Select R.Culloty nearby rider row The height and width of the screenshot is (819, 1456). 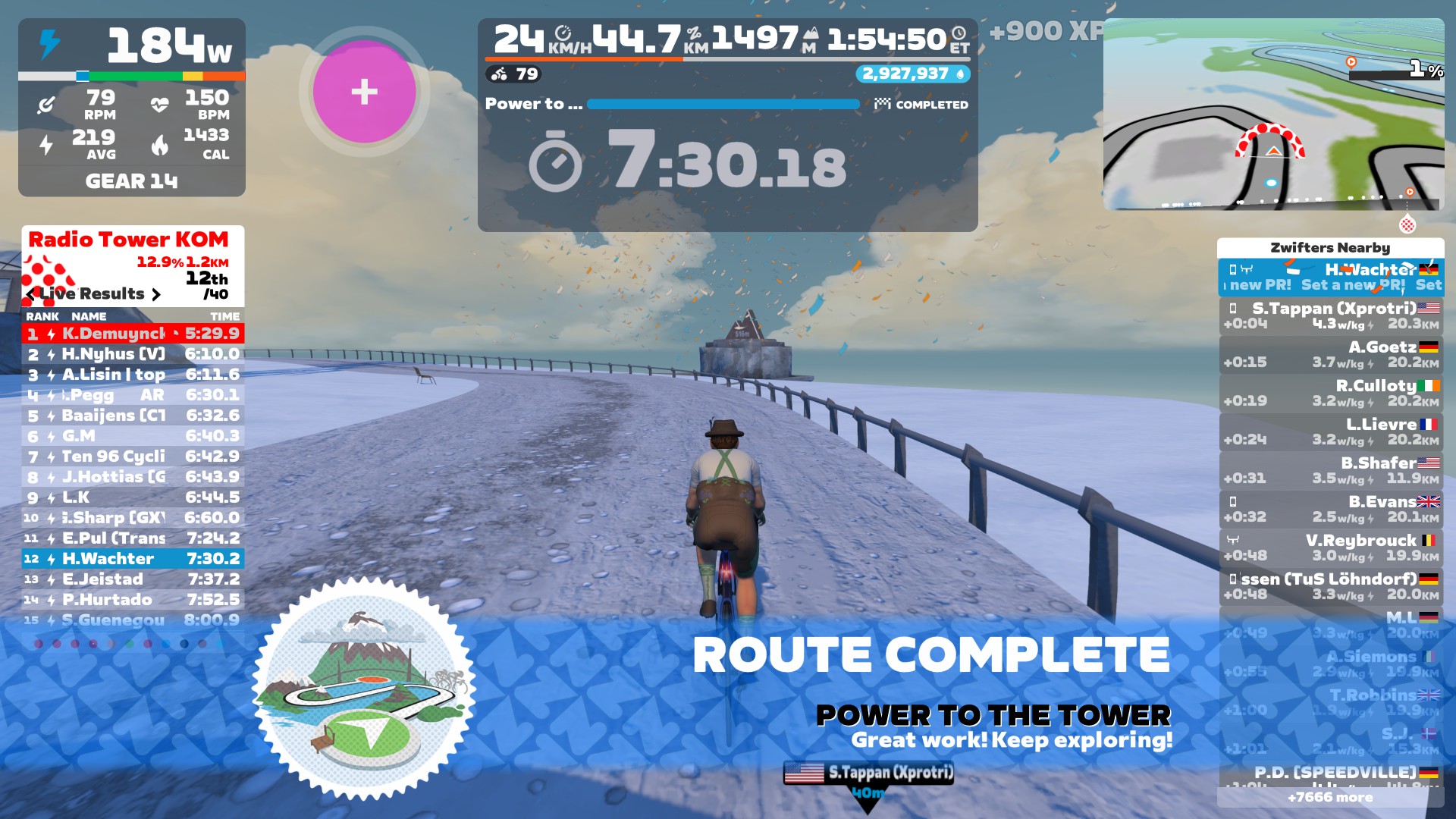(1331, 393)
